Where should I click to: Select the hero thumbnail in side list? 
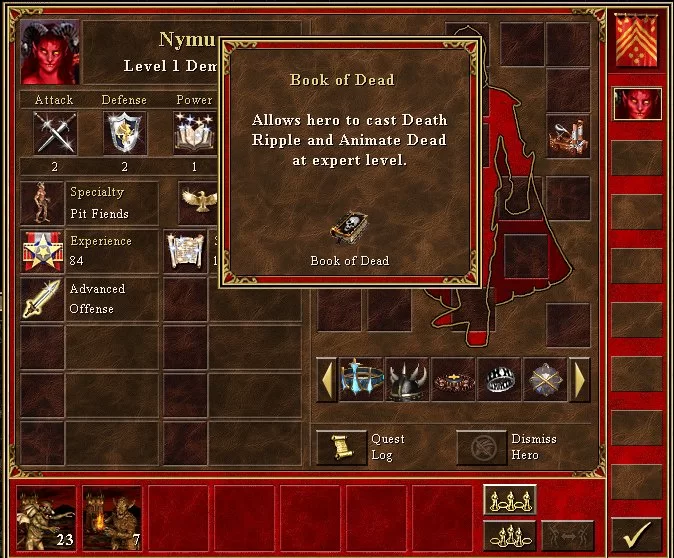pyautogui.click(x=636, y=104)
